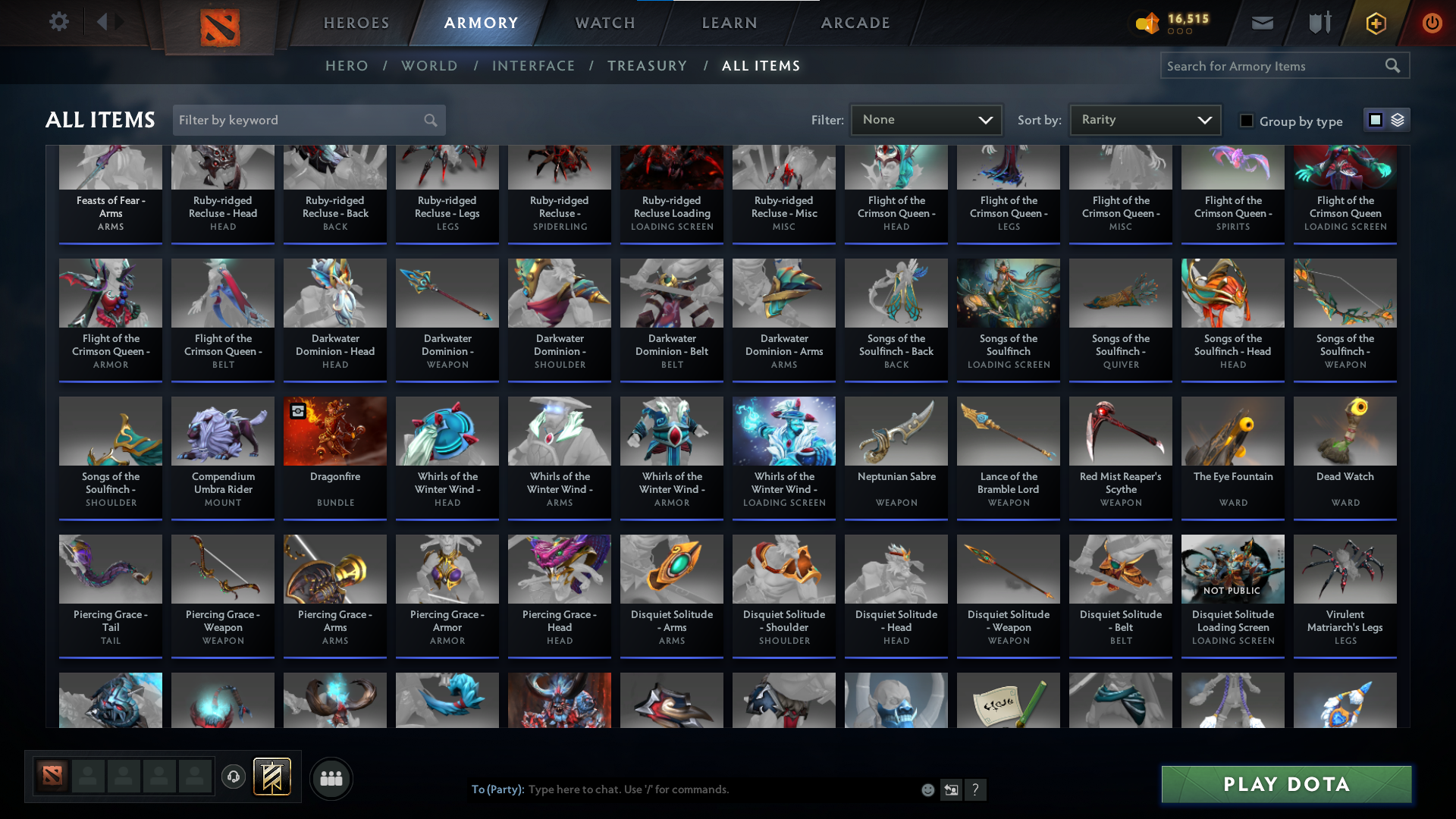Click the orange power button icon
This screenshot has height=819, width=1456.
coord(1432,23)
